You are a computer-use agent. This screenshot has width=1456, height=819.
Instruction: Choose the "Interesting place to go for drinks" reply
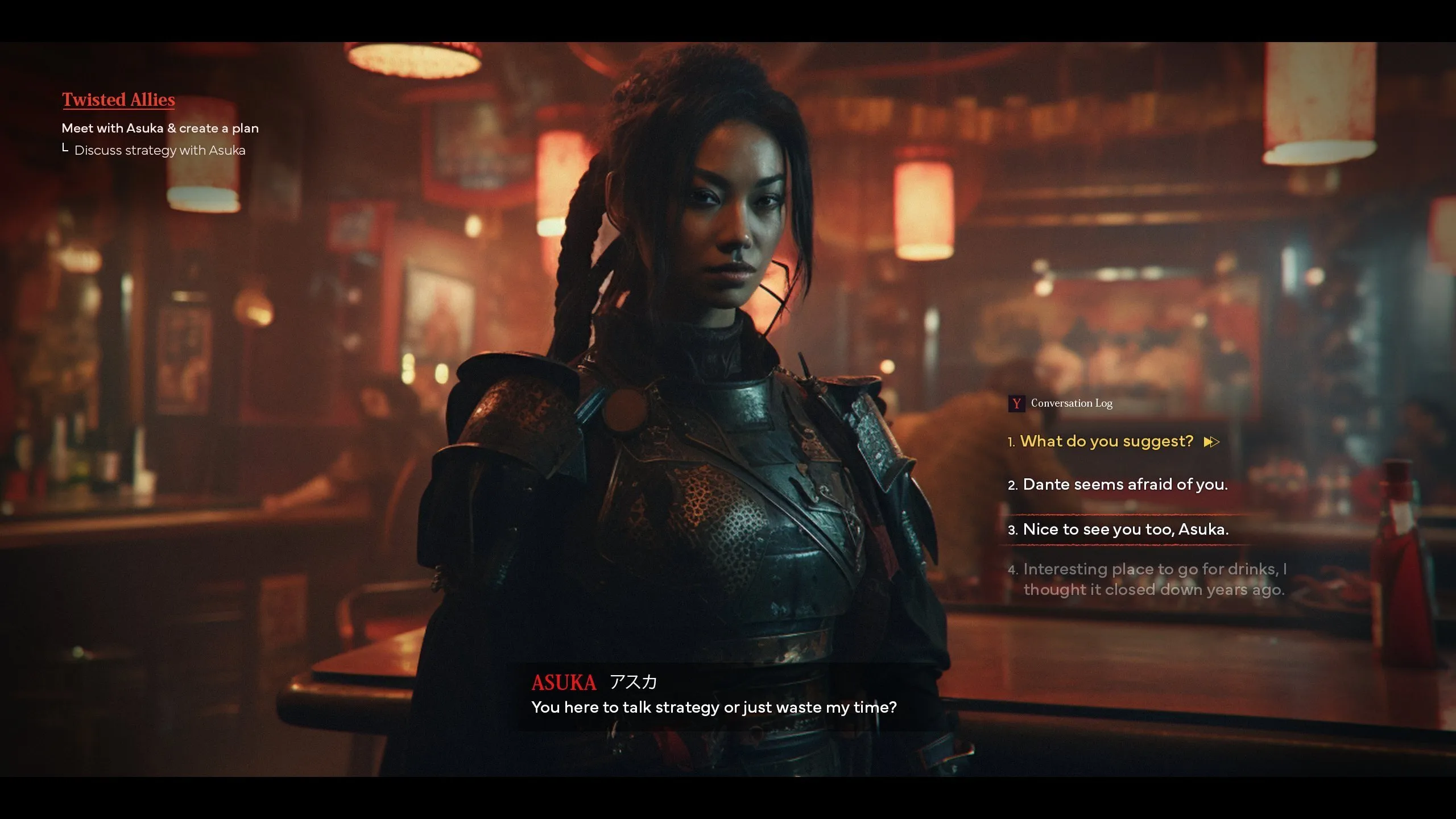(1153, 579)
